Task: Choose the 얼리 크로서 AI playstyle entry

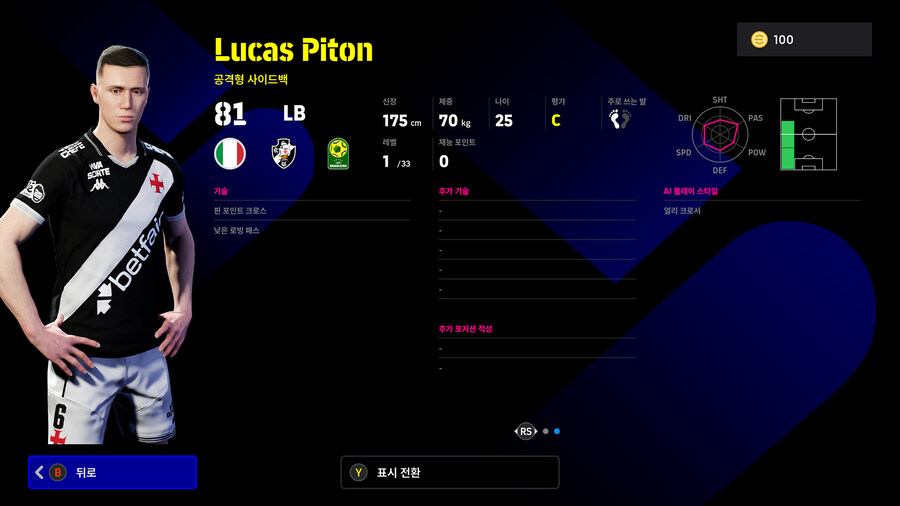Action: tap(761, 211)
